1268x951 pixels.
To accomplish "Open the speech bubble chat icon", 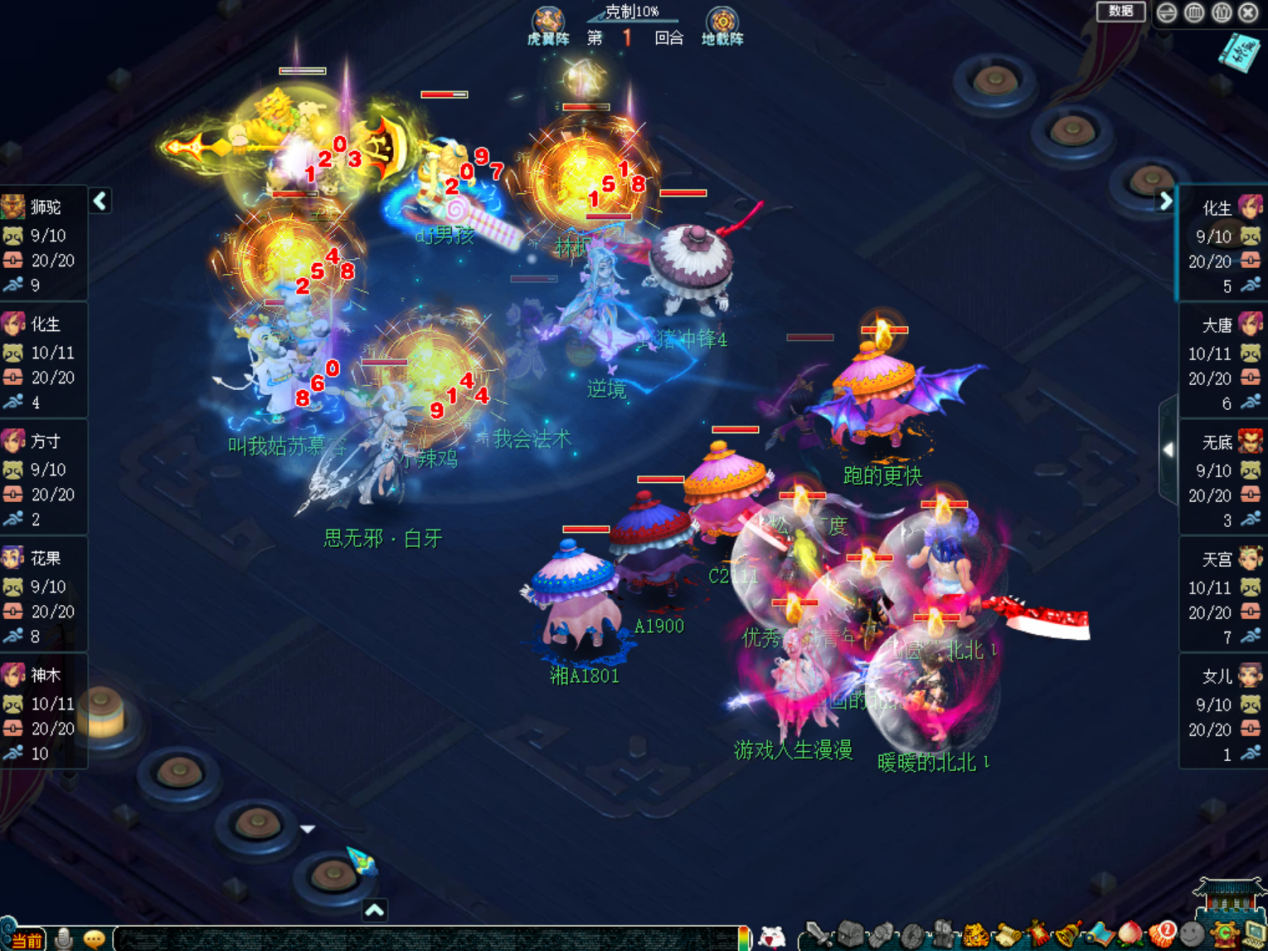I will point(94,939).
